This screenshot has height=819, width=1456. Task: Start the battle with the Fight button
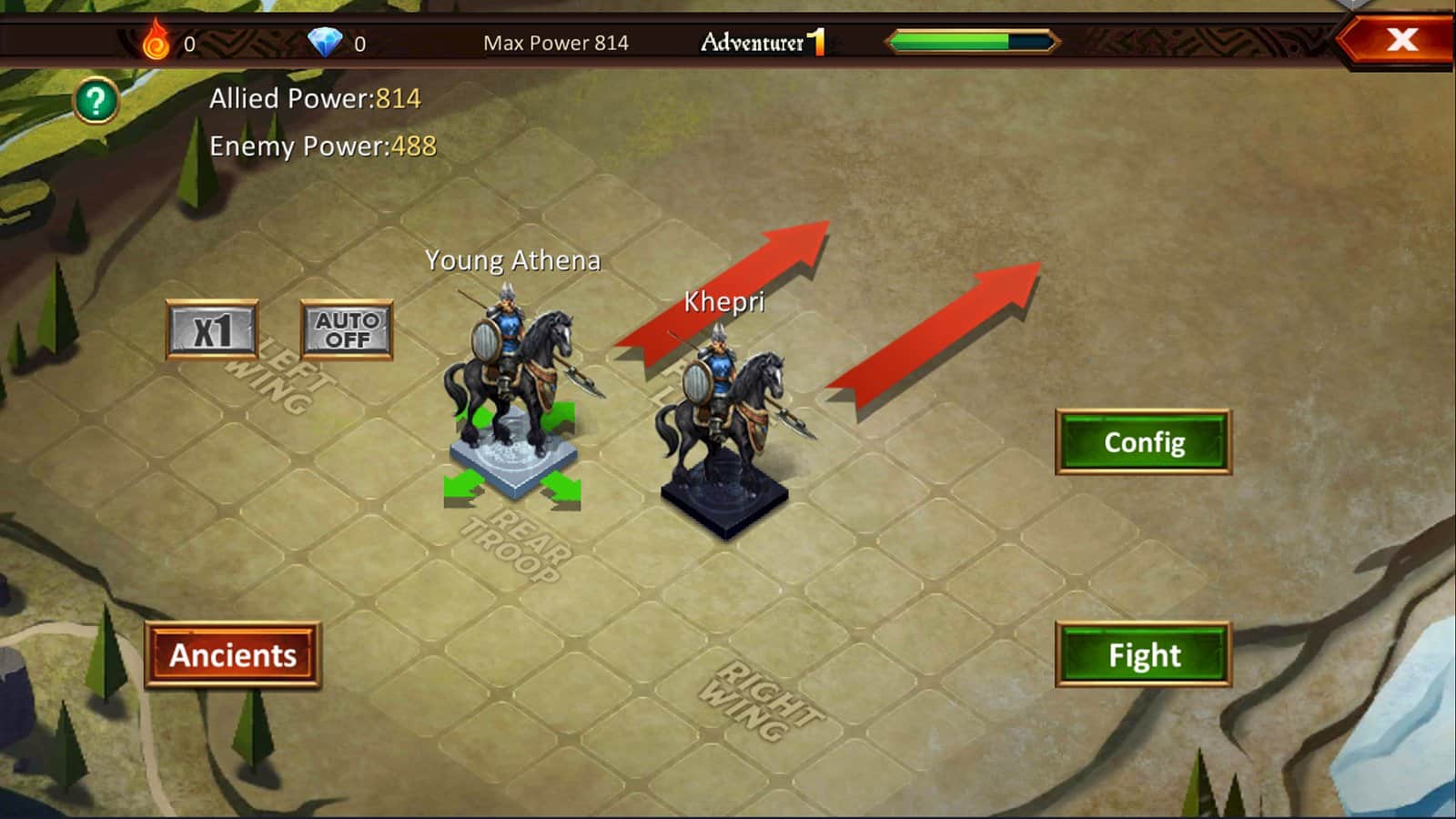(1143, 655)
